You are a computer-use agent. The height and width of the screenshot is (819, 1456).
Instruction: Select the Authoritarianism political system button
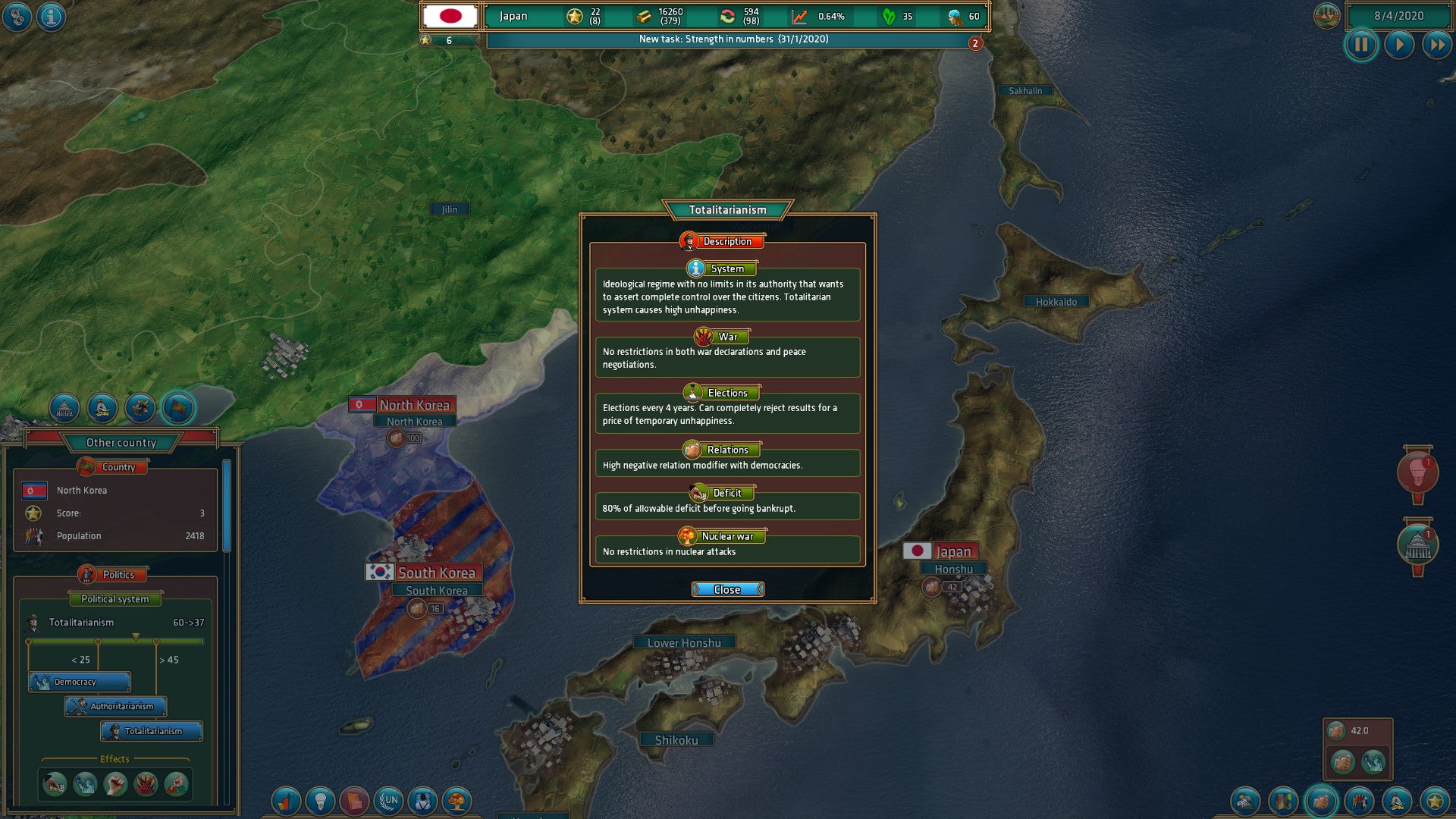[x=116, y=706]
